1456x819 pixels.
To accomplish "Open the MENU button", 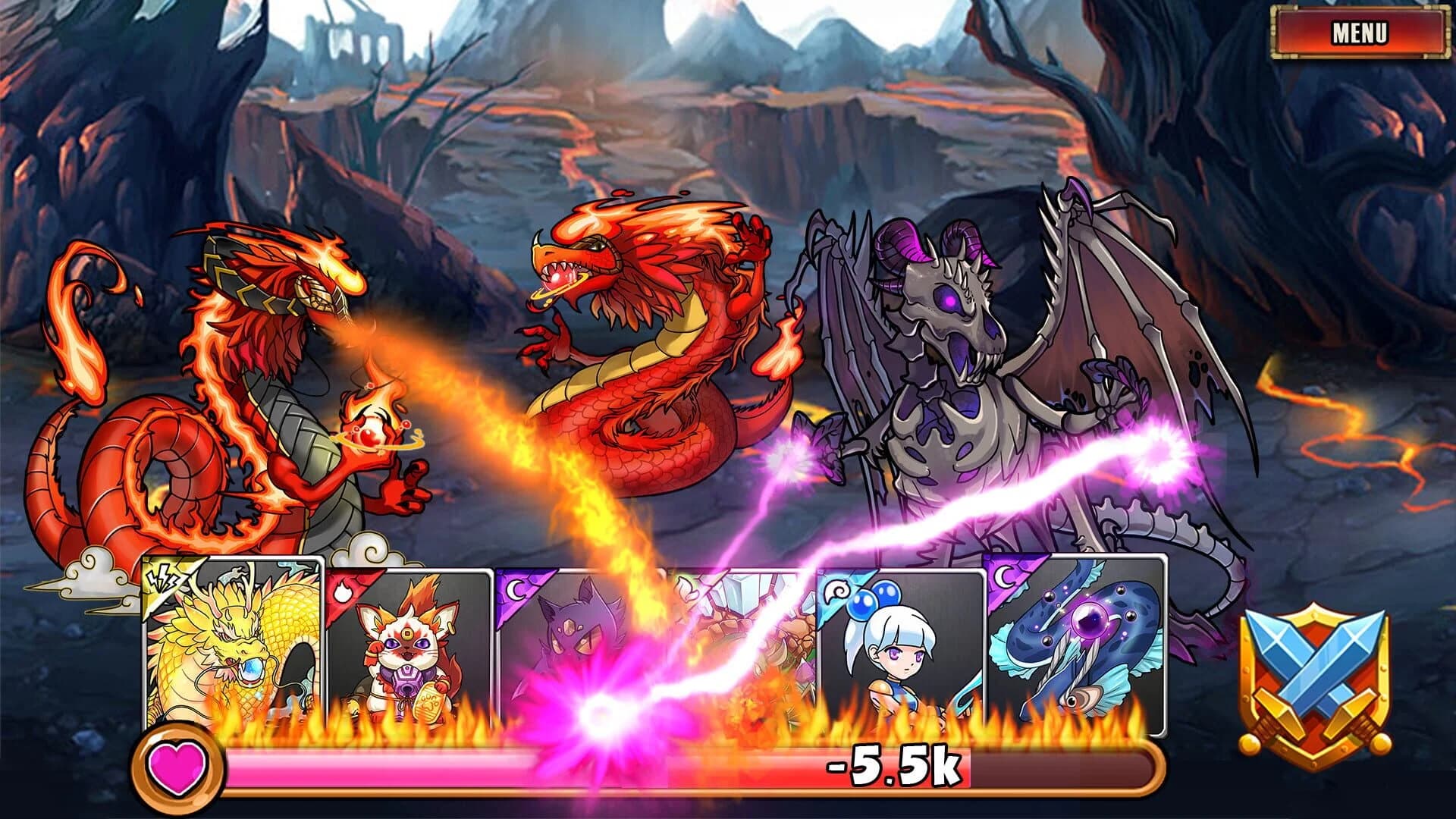I will 1362,33.
